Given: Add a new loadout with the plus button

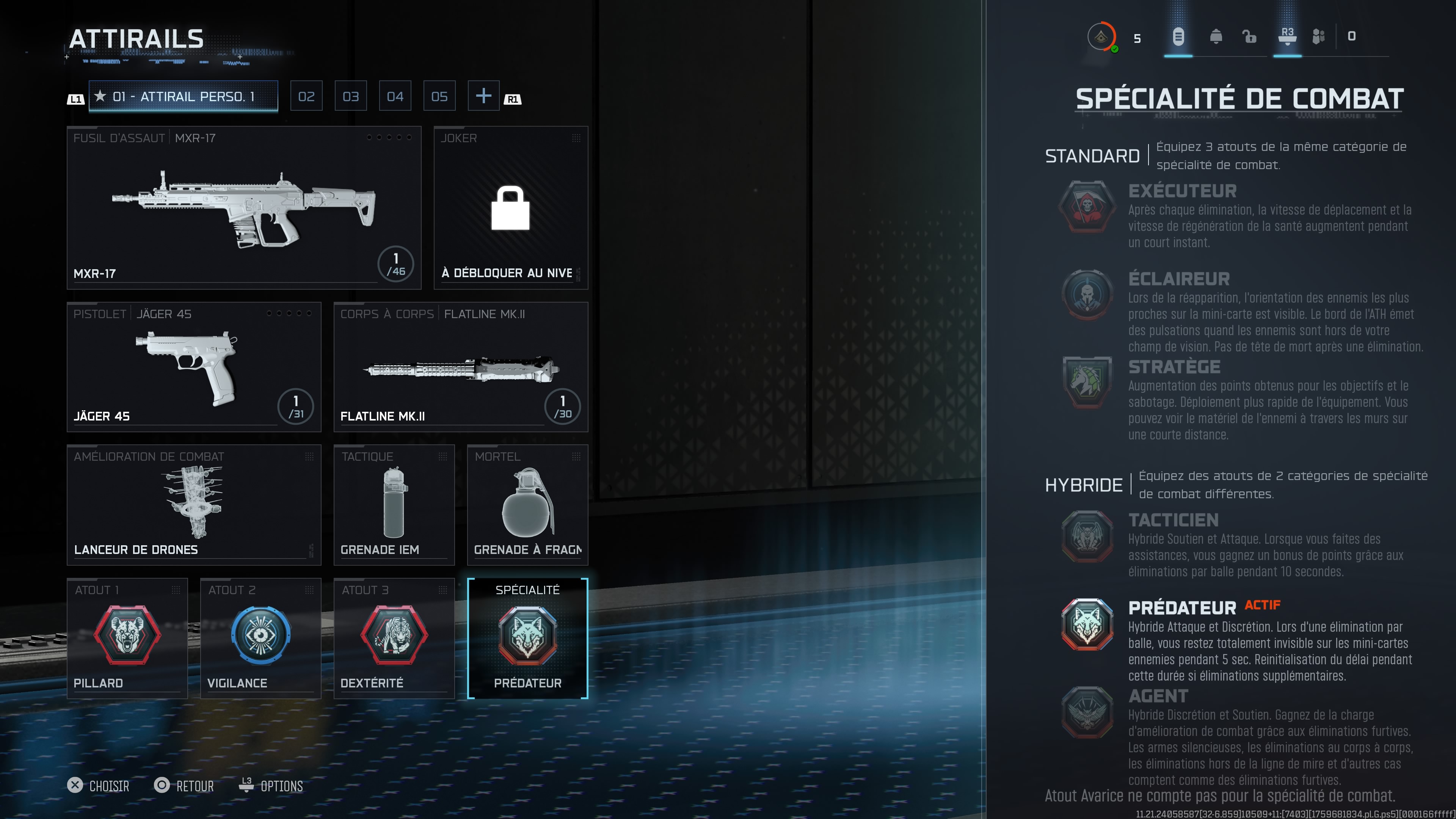Looking at the screenshot, I should point(483,96).
